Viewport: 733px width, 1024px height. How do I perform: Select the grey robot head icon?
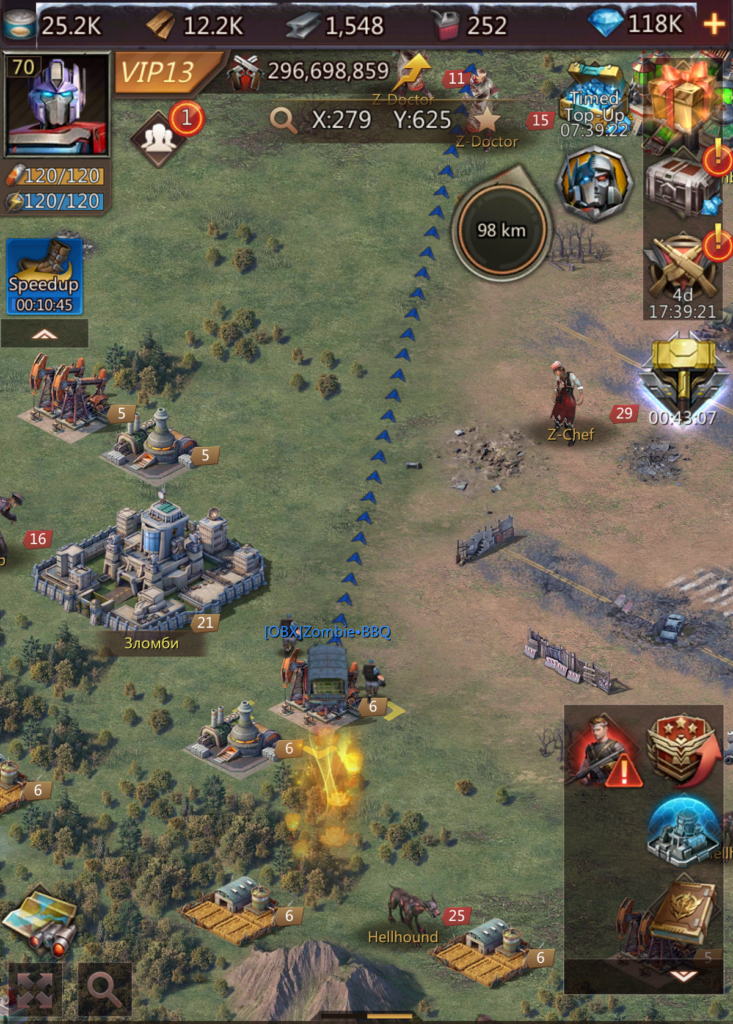tap(594, 183)
